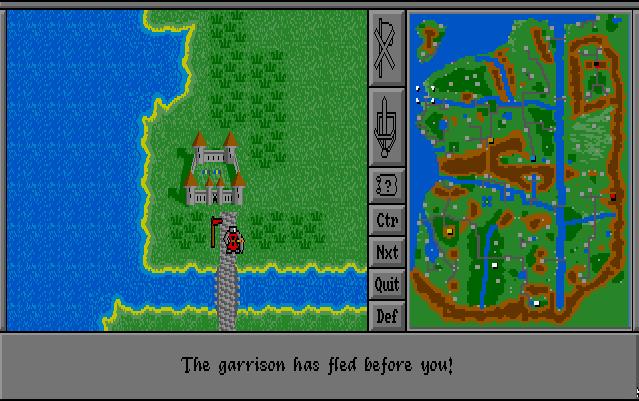Activate the Ctr button

pos(386,219)
